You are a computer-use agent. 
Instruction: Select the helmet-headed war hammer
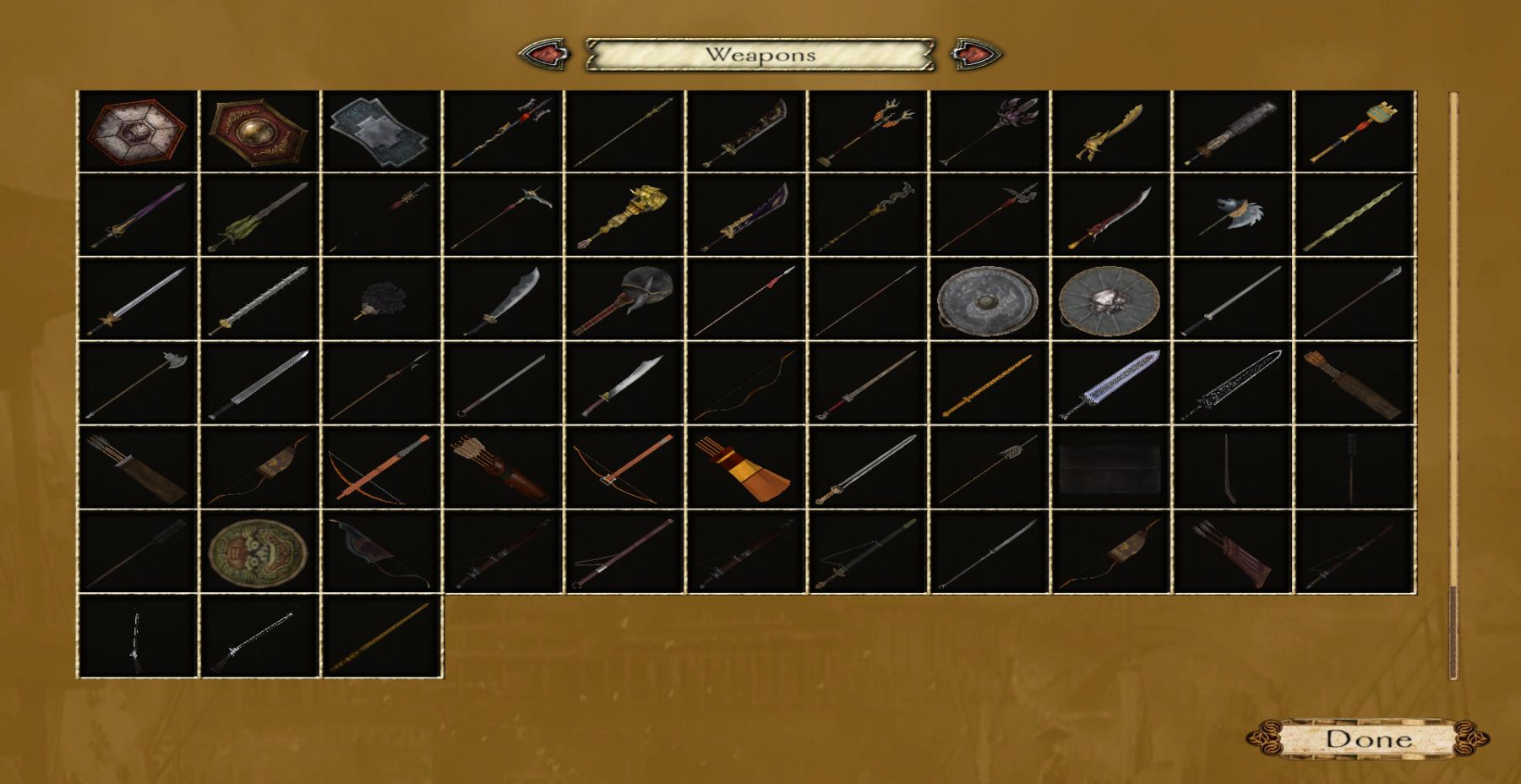point(624,300)
